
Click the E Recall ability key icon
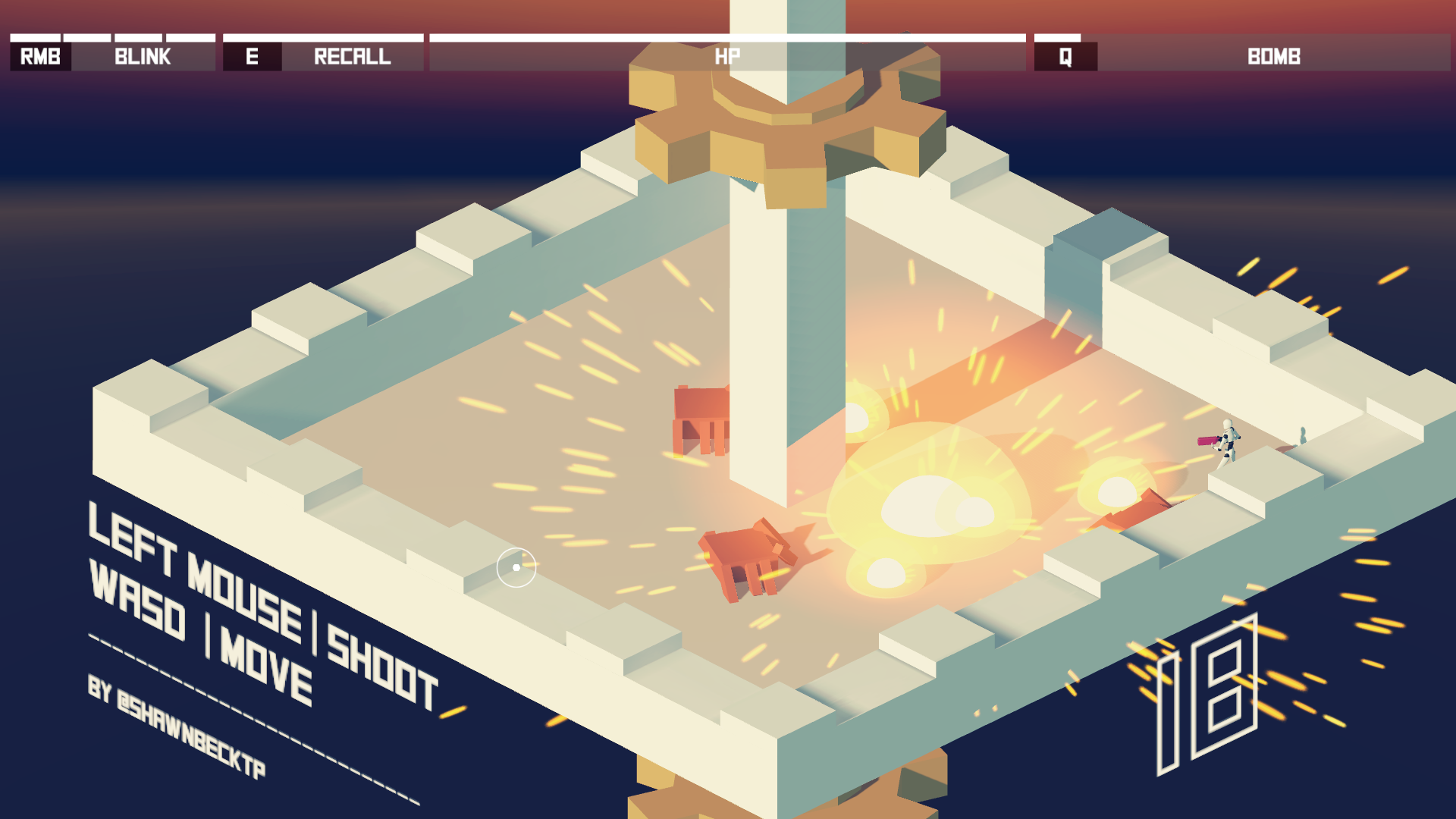[252, 55]
